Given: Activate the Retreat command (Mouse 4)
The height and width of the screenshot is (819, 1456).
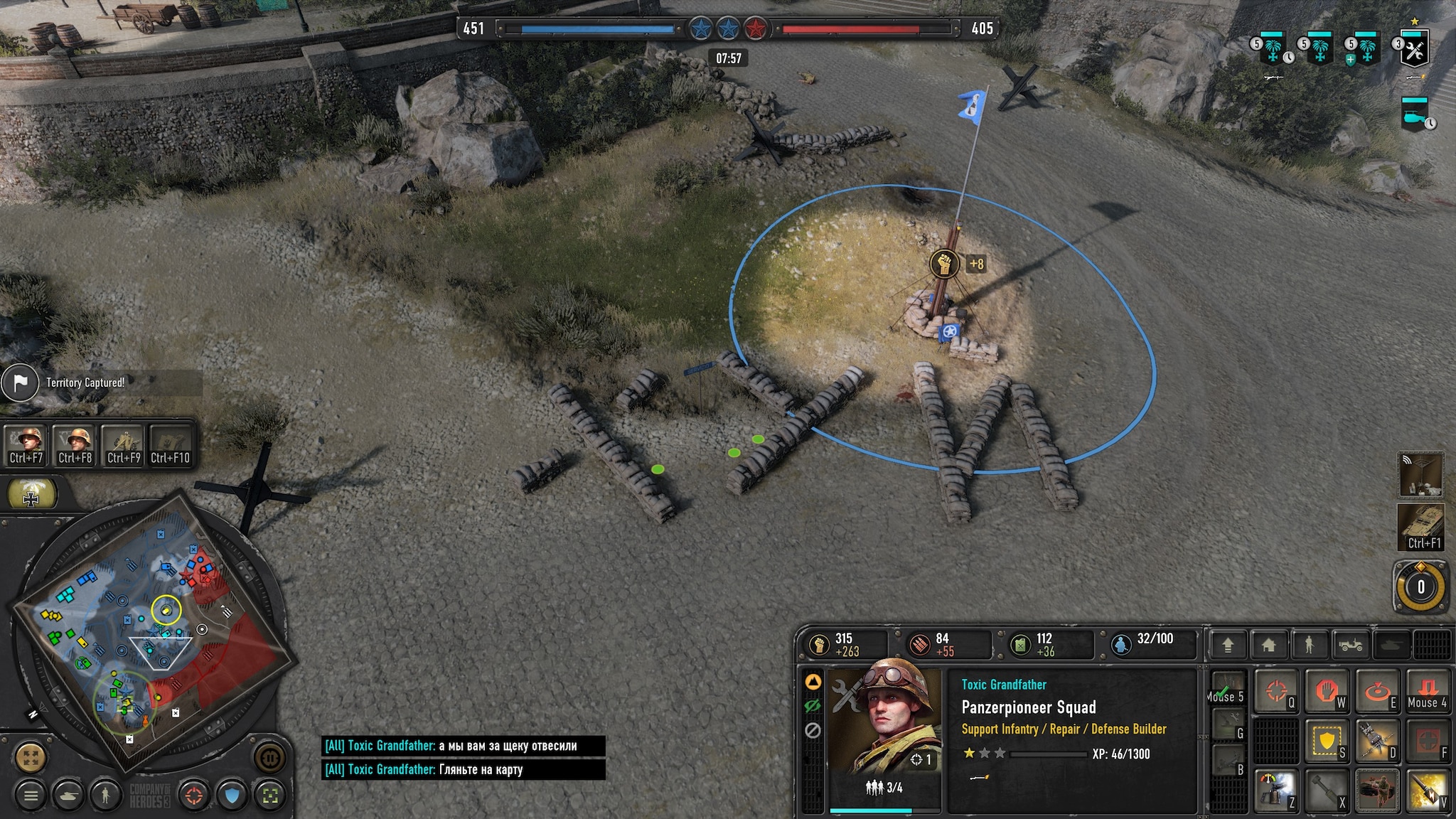Looking at the screenshot, I should (1428, 690).
